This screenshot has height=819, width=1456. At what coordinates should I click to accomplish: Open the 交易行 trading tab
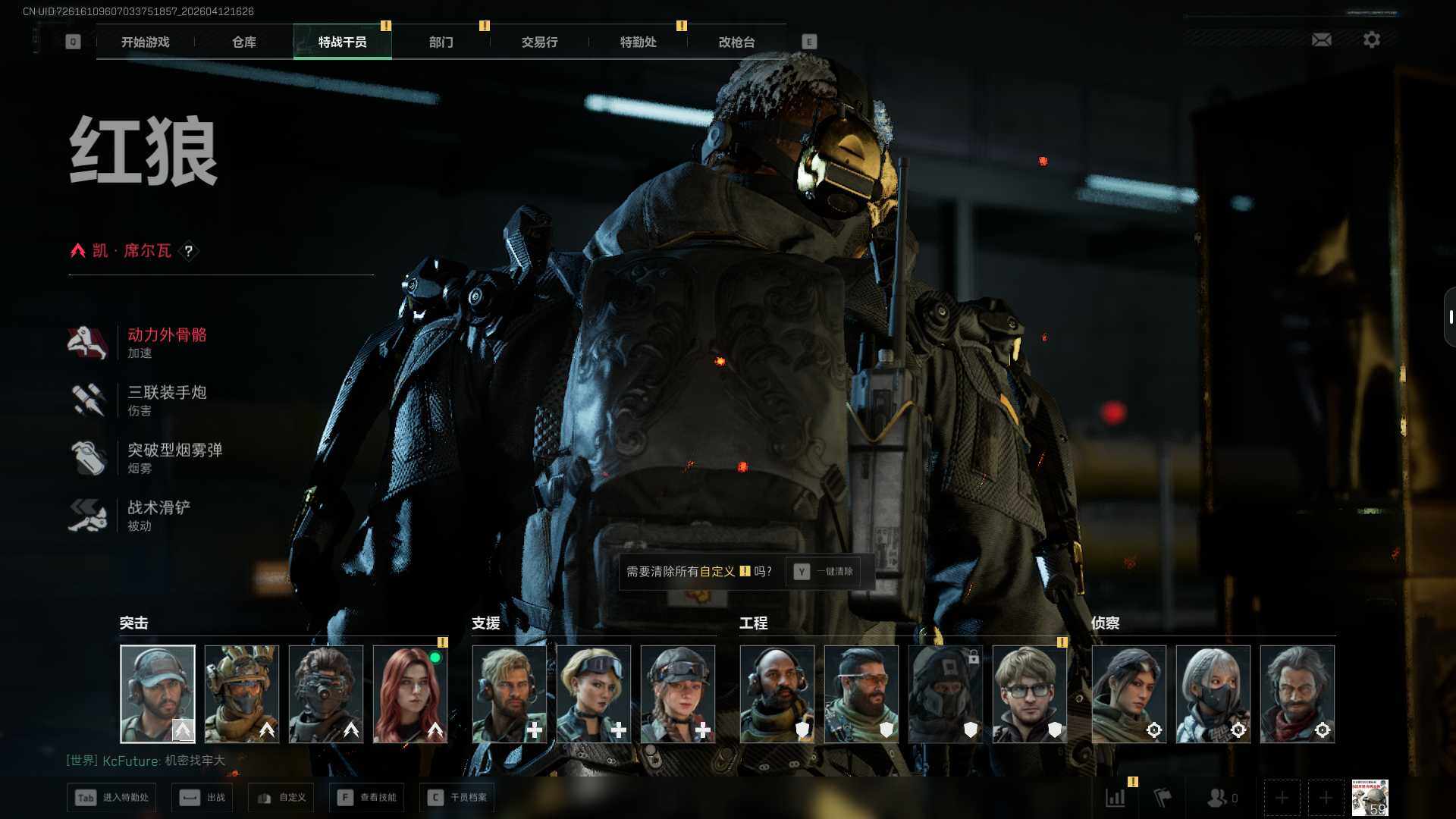click(x=539, y=42)
